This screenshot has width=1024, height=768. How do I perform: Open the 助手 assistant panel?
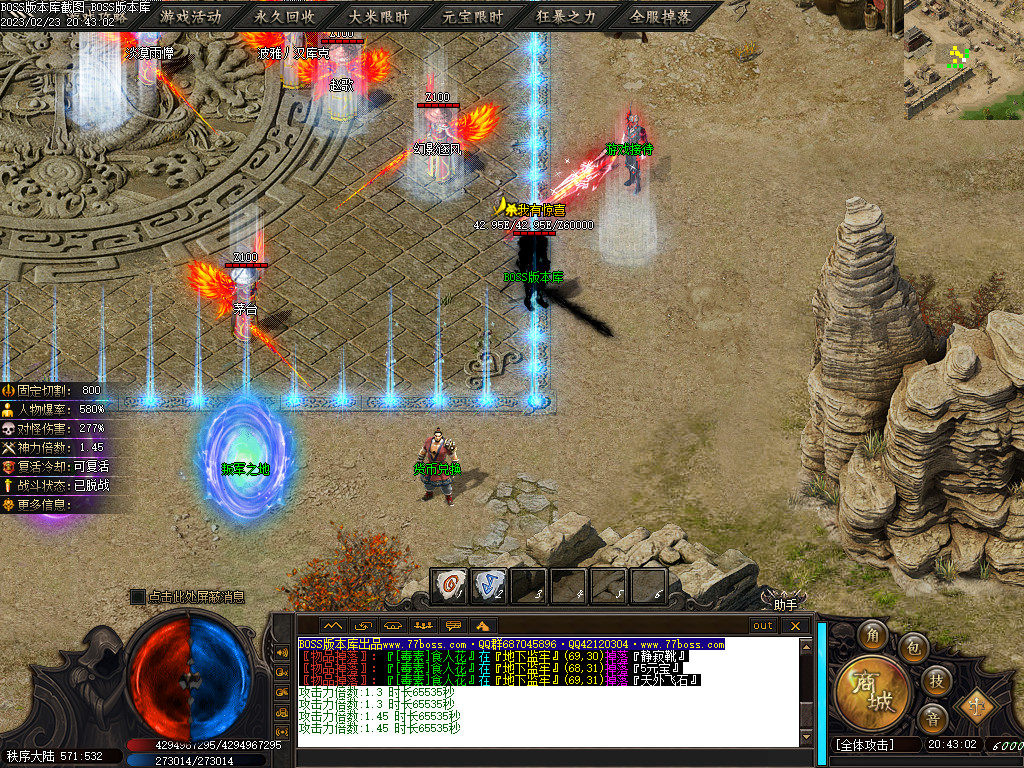tap(785, 603)
